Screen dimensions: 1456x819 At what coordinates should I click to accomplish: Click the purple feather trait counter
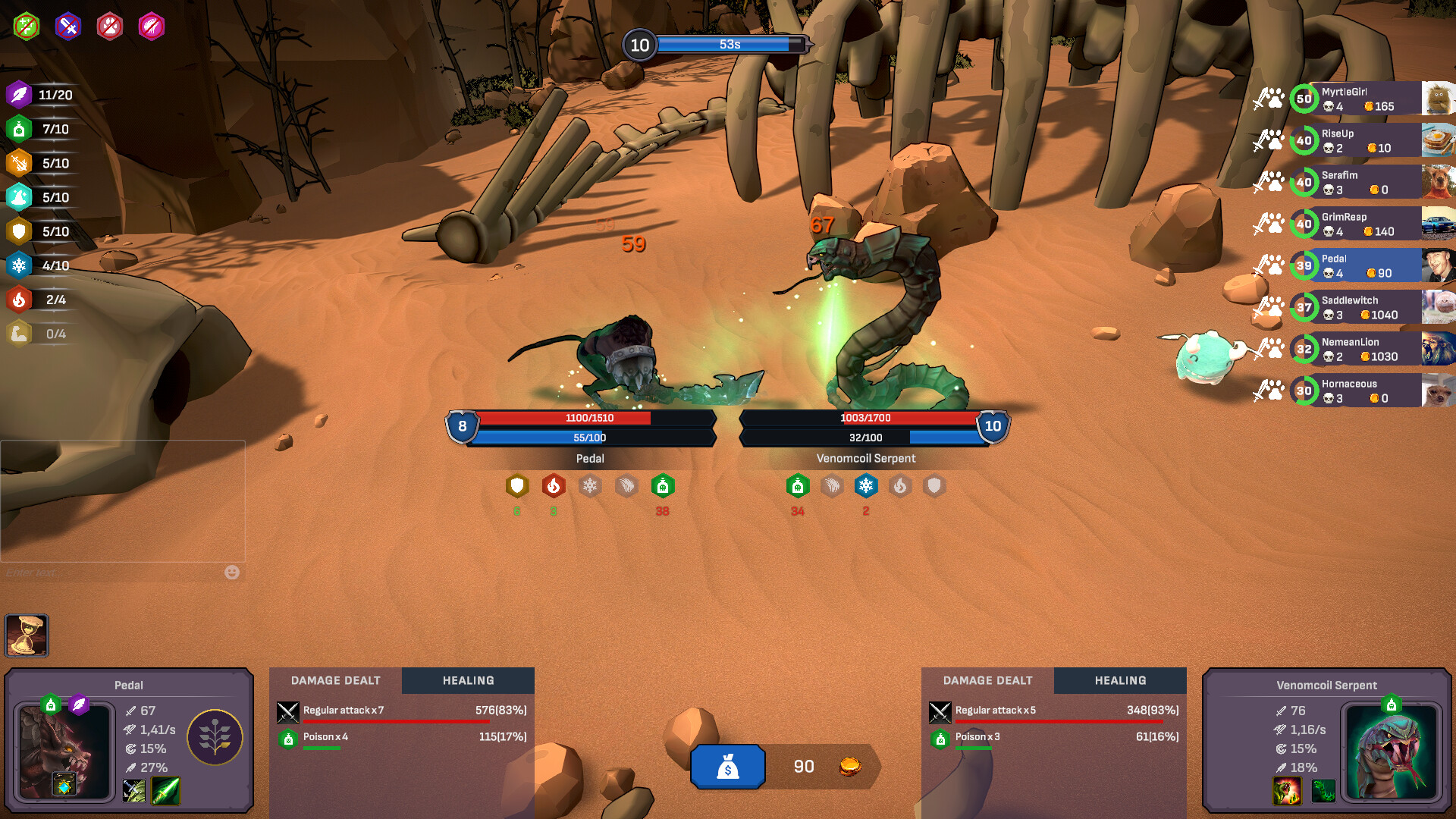click(x=20, y=95)
